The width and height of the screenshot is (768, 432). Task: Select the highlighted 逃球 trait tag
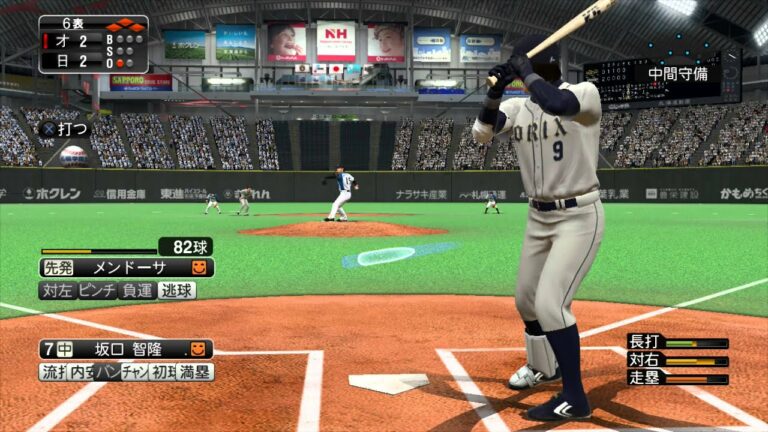pyautogui.click(x=177, y=290)
